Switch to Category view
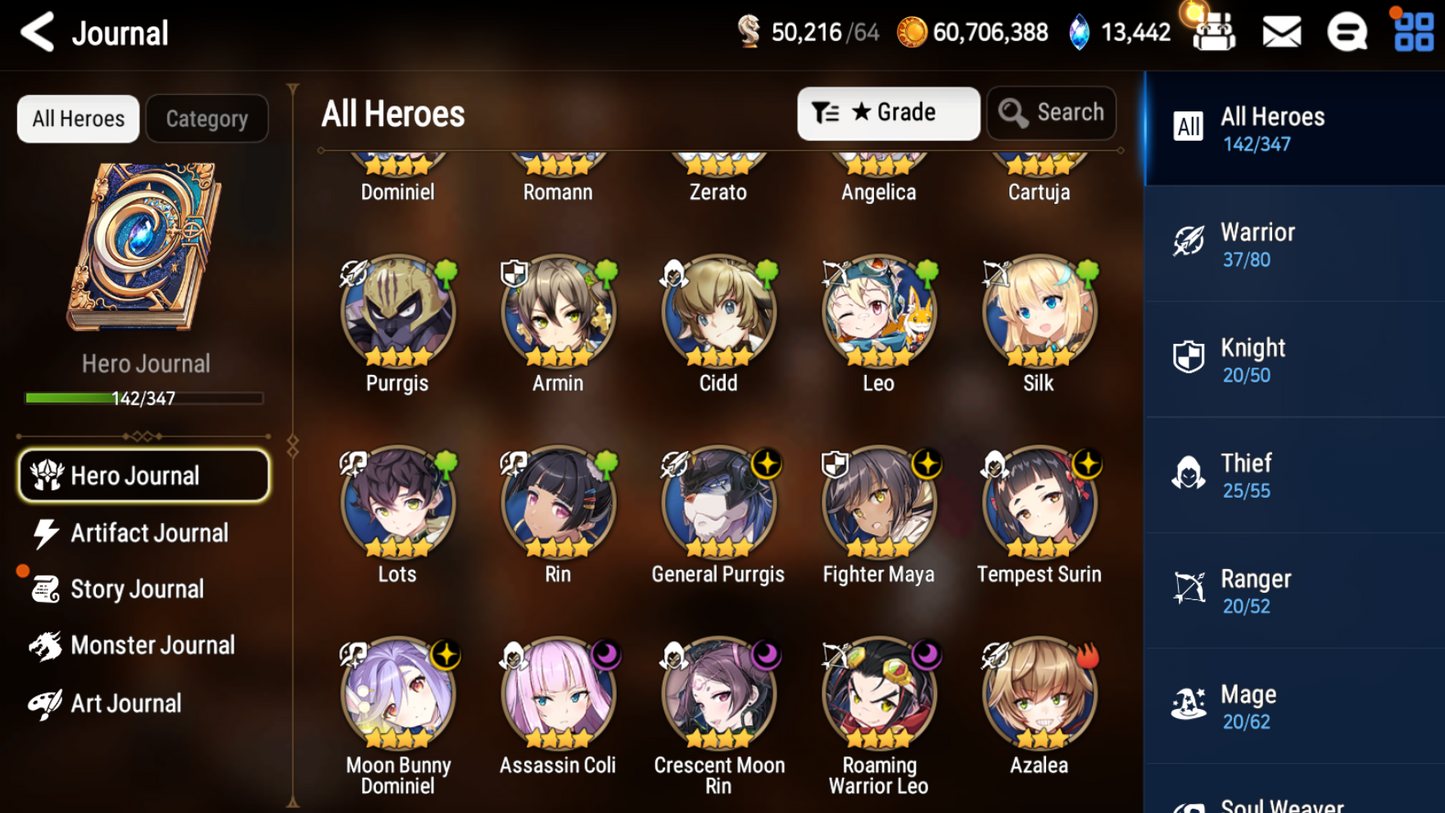Viewport: 1445px width, 813px height. point(206,118)
